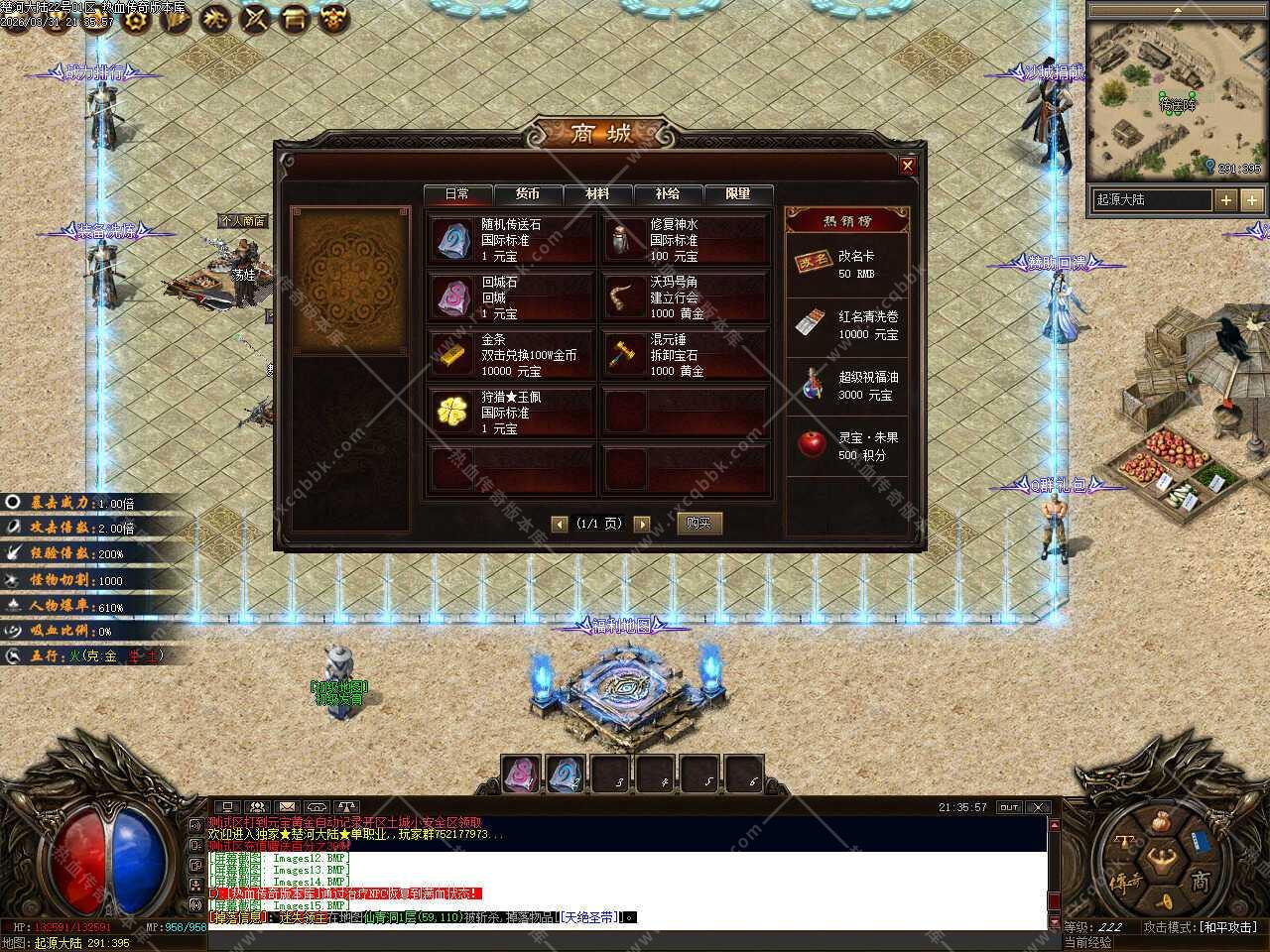Screen dimensions: 1270x952
Task: Click the OUT button above the chat
Action: coord(1009,807)
